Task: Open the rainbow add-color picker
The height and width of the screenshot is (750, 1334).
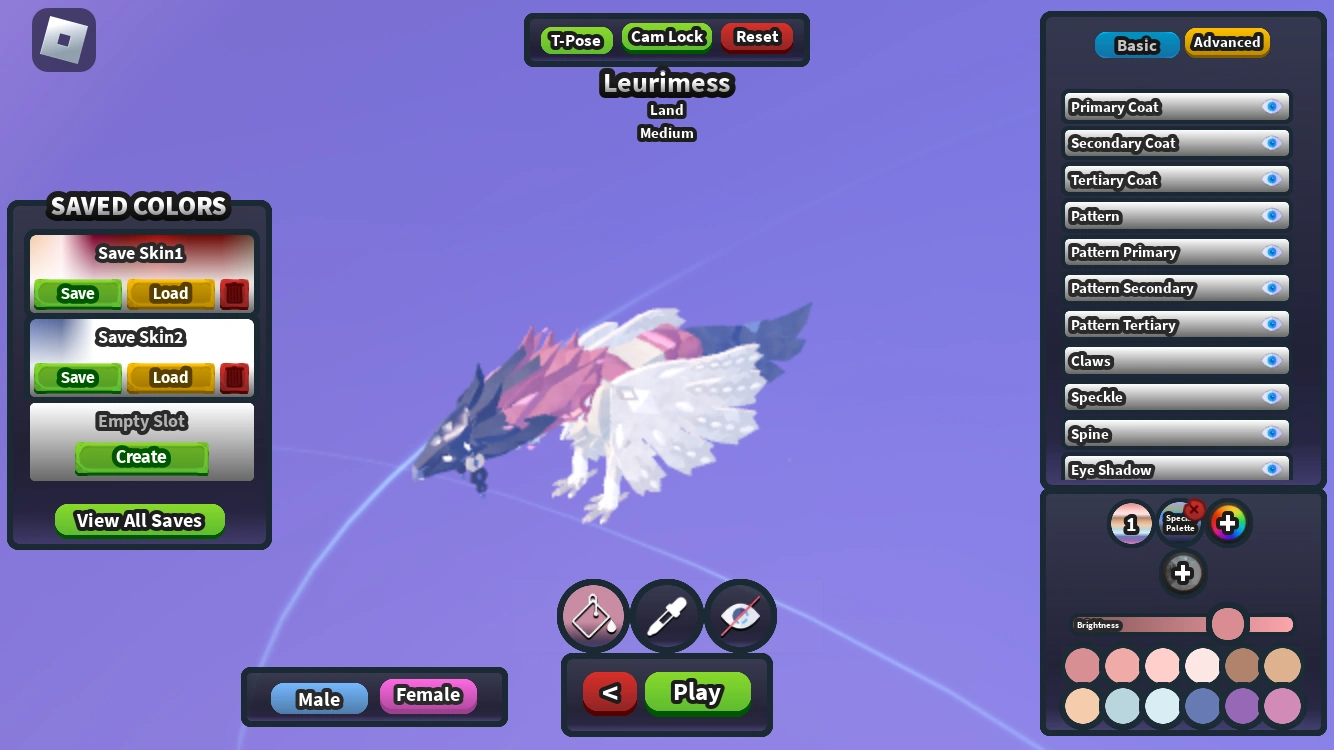Action: coord(1229,522)
